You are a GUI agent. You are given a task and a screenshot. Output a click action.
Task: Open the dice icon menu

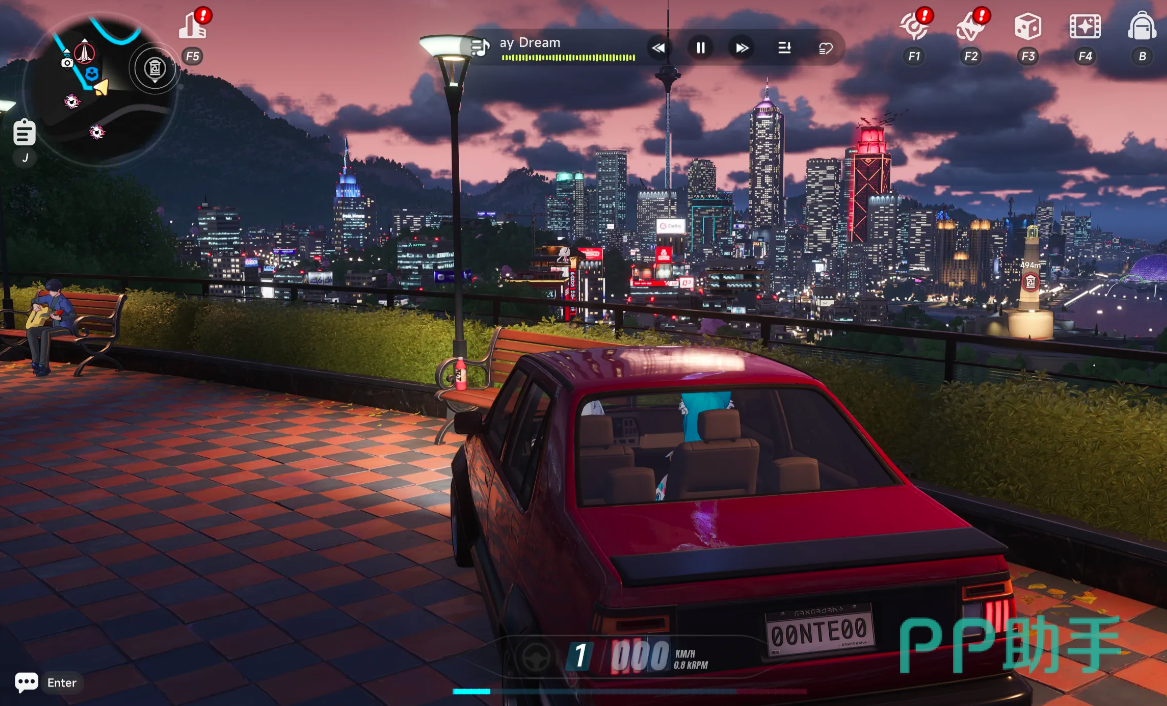(1028, 27)
